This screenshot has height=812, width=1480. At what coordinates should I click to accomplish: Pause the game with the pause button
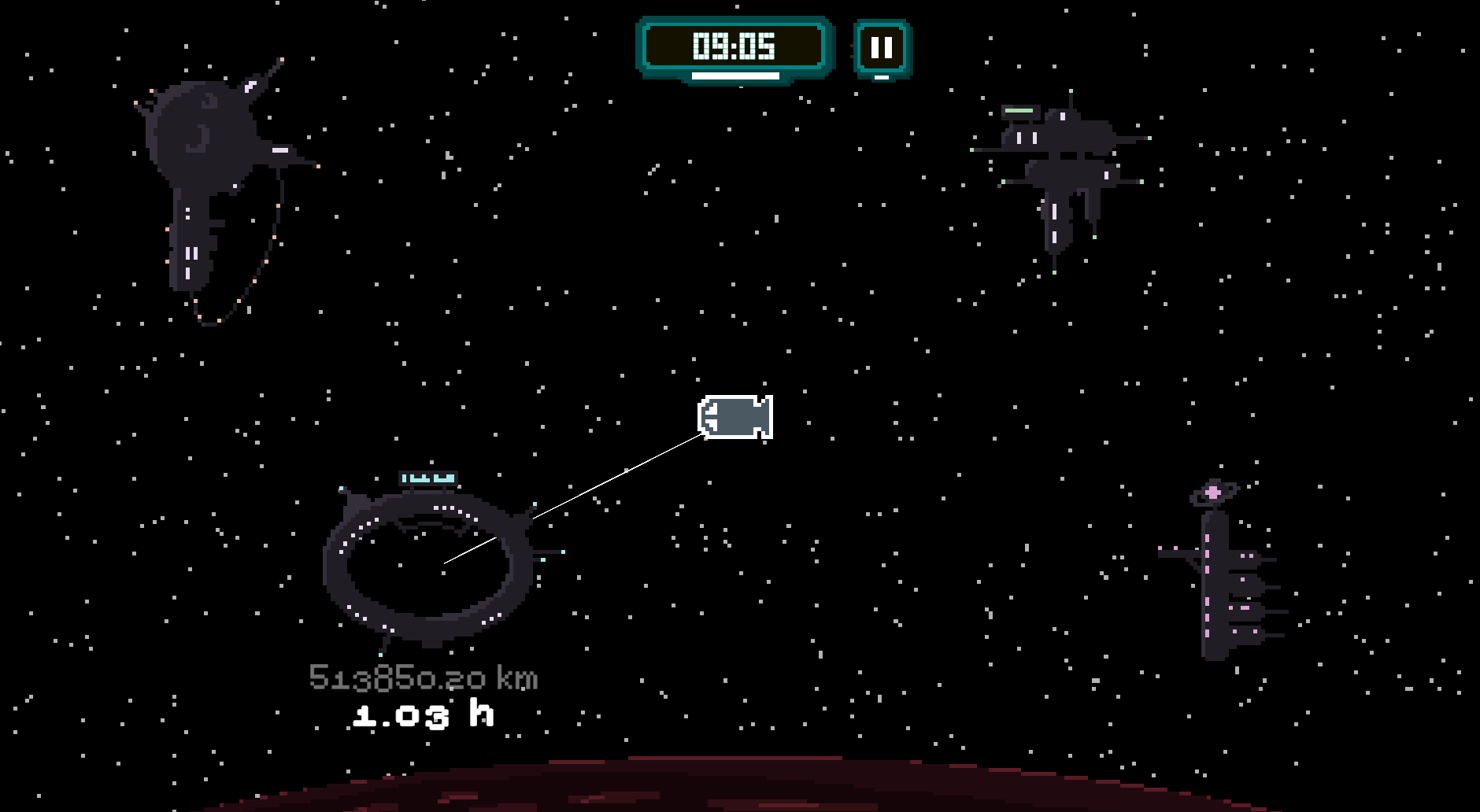point(882,48)
